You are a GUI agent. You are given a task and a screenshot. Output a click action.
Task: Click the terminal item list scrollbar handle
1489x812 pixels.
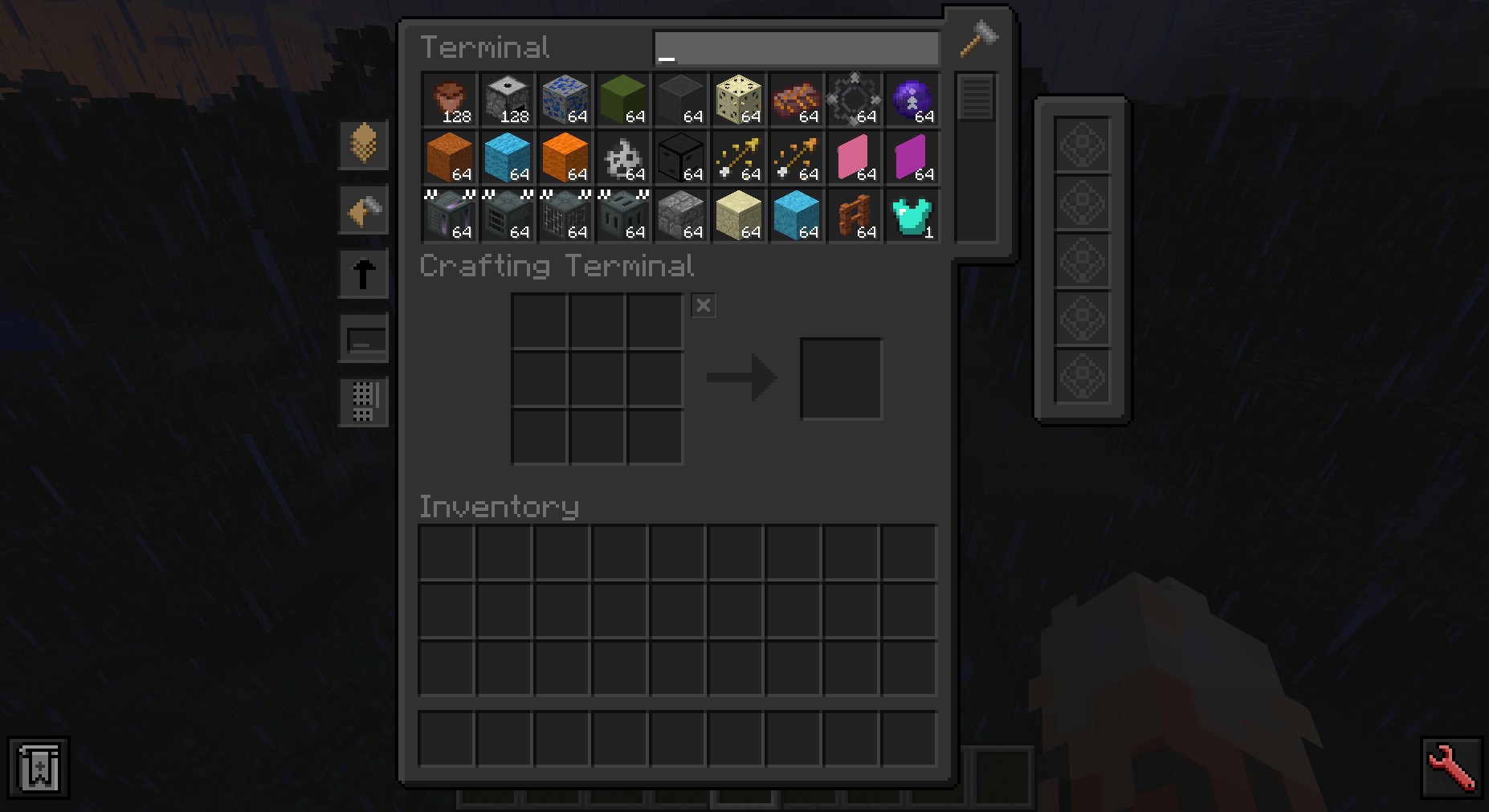pyautogui.click(x=976, y=97)
